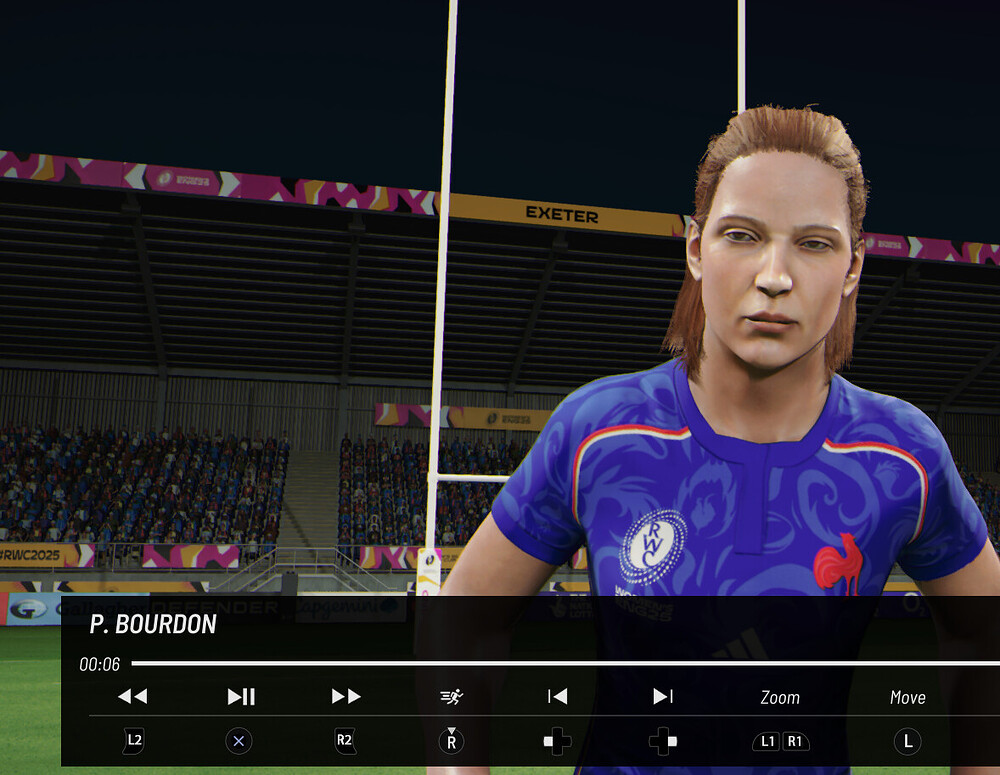Click the replay timeline bar
The image size is (1000, 775).
click(560, 663)
